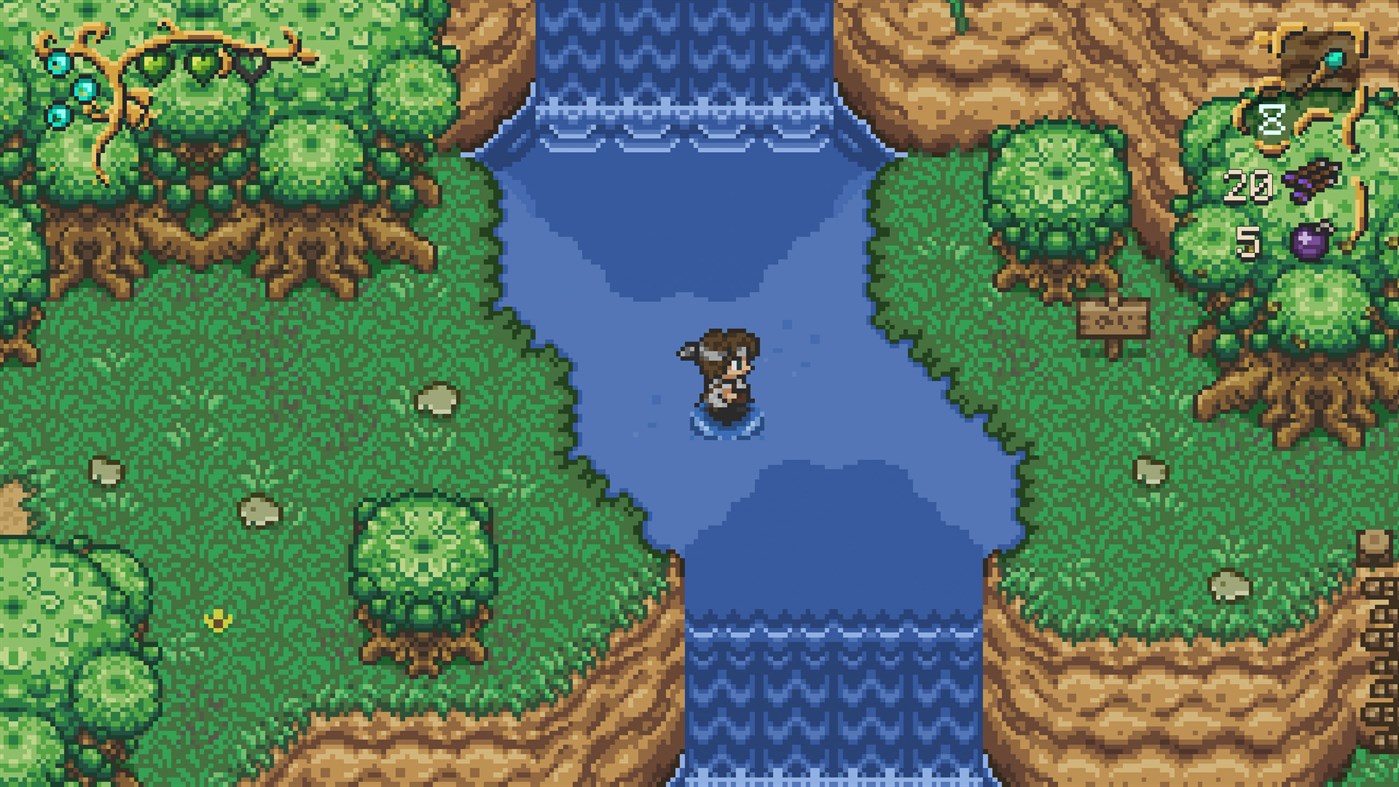Viewport: 1399px width, 787px height.
Task: Click the purple bomb icon beside the 5
Action: [1312, 239]
